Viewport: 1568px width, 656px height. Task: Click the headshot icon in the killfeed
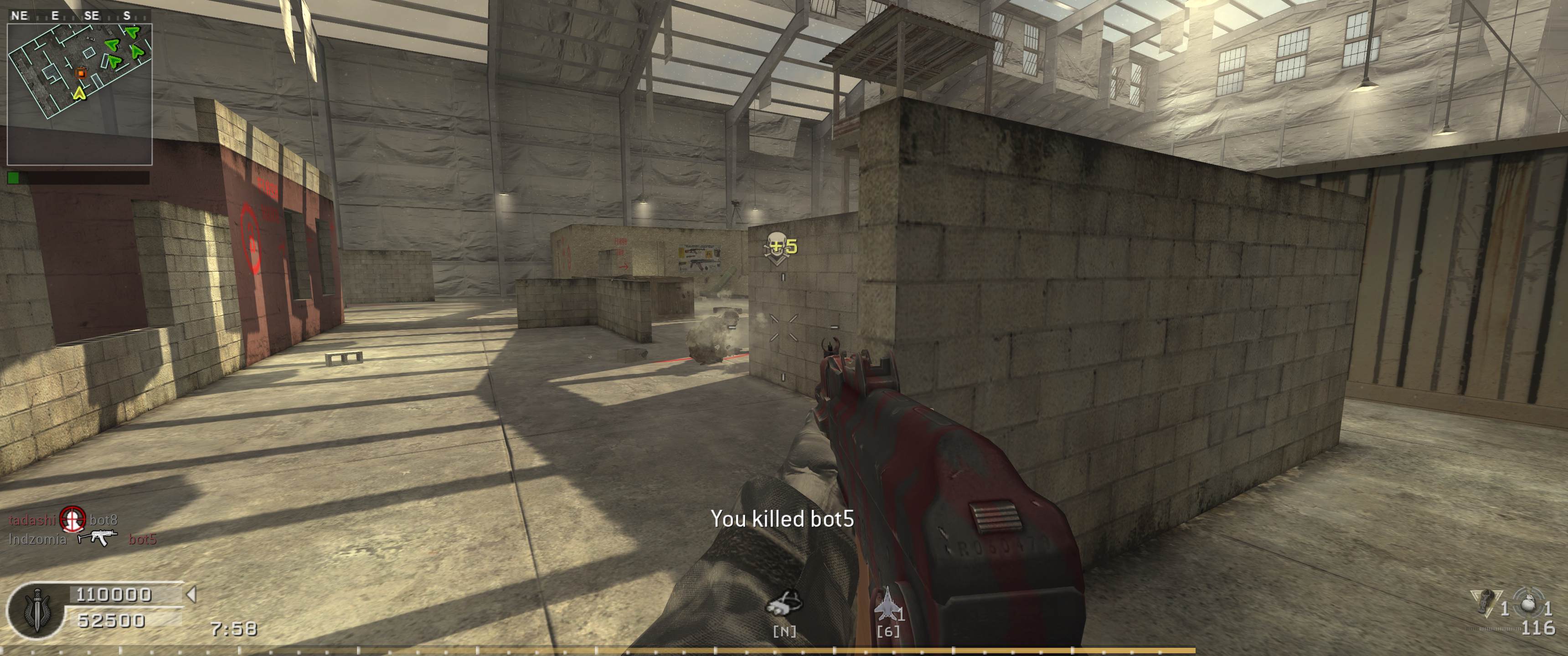[72, 519]
